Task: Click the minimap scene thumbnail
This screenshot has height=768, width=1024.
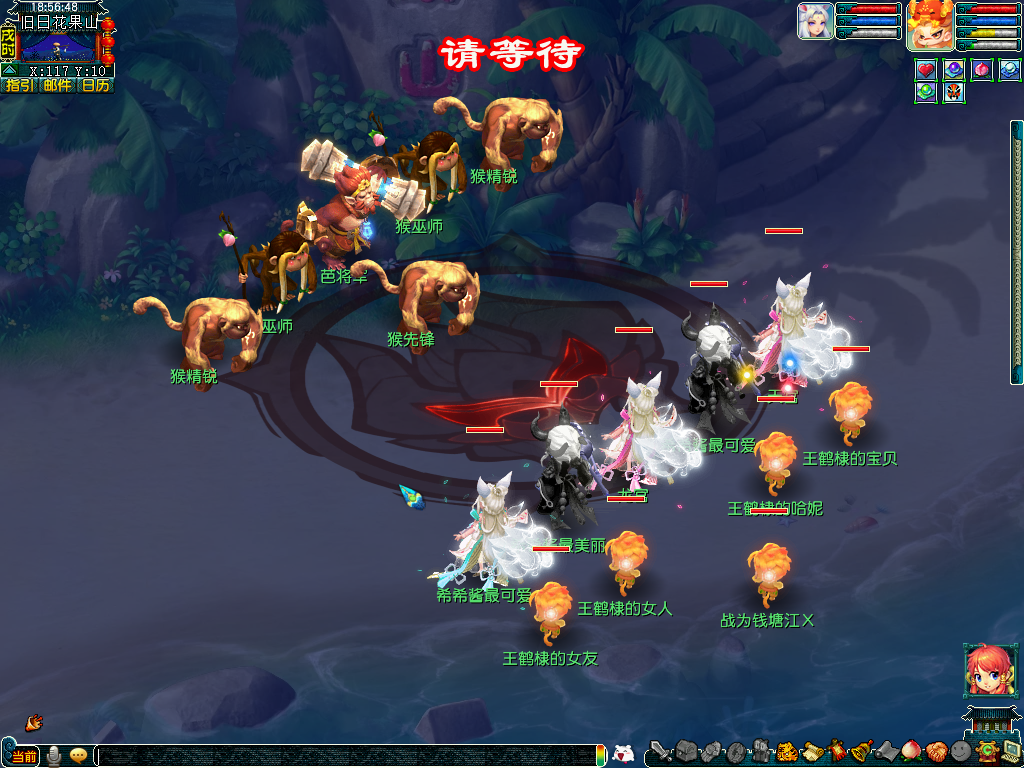Action: tap(56, 45)
